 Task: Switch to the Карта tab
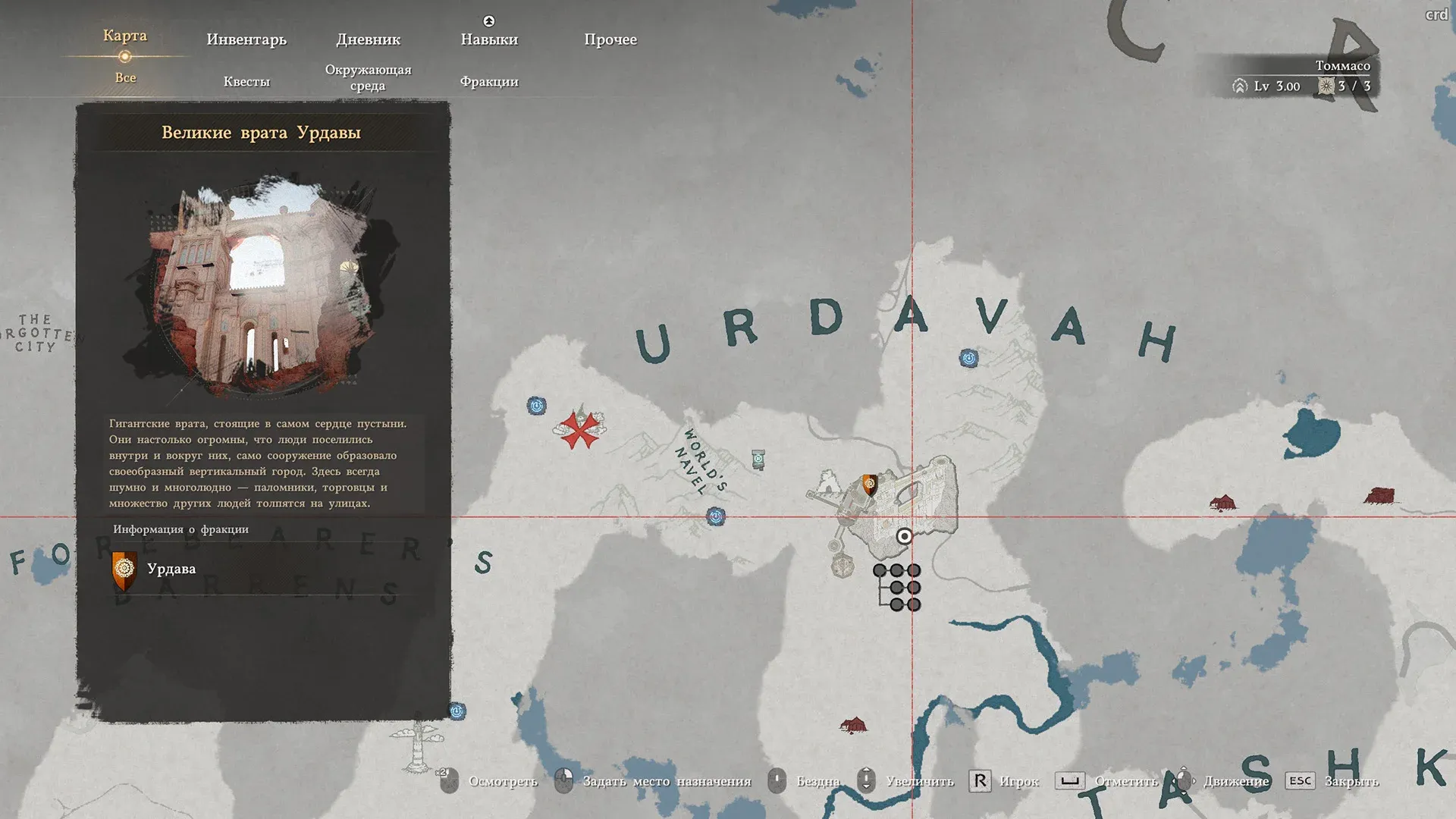tap(125, 36)
